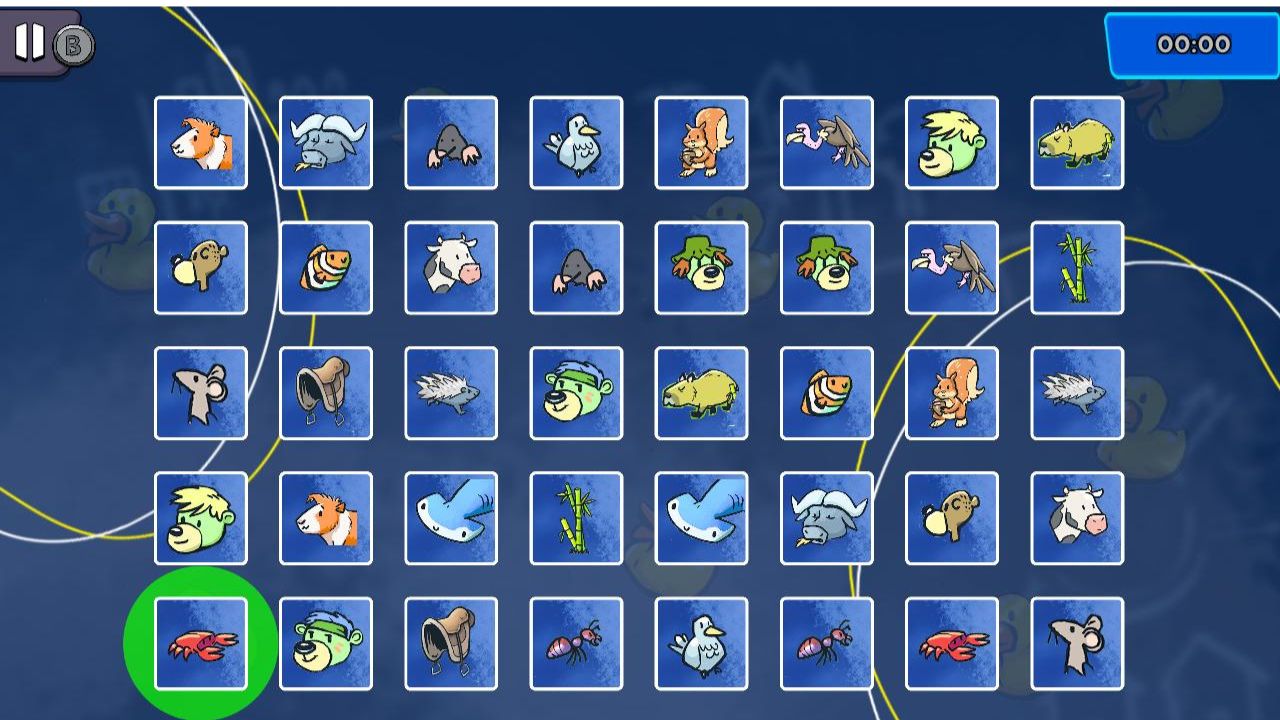Click the cow tile in the second row
The image size is (1280, 720).
tap(451, 268)
